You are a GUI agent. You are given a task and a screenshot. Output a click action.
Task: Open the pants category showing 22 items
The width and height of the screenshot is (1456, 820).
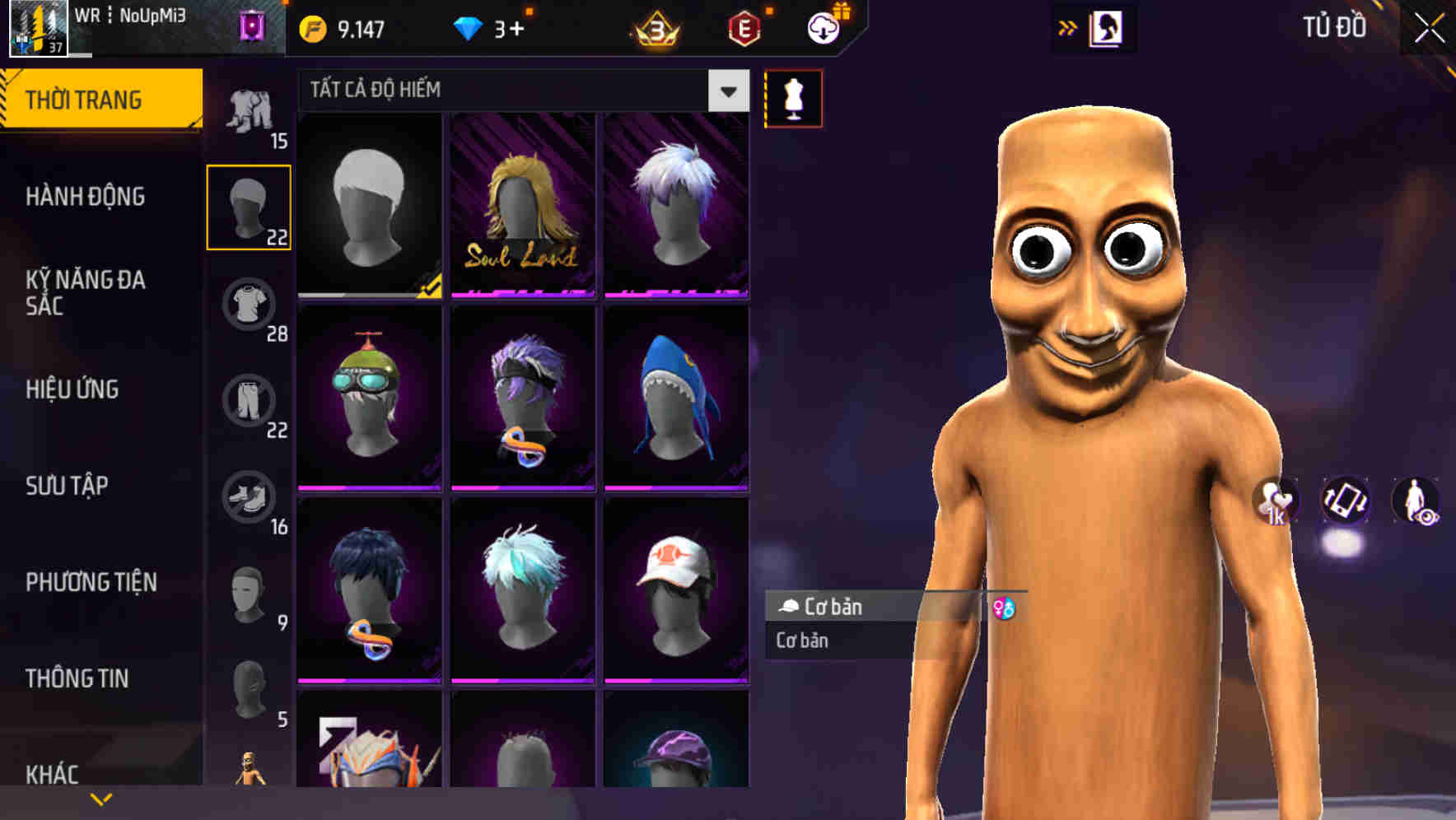tap(250, 400)
